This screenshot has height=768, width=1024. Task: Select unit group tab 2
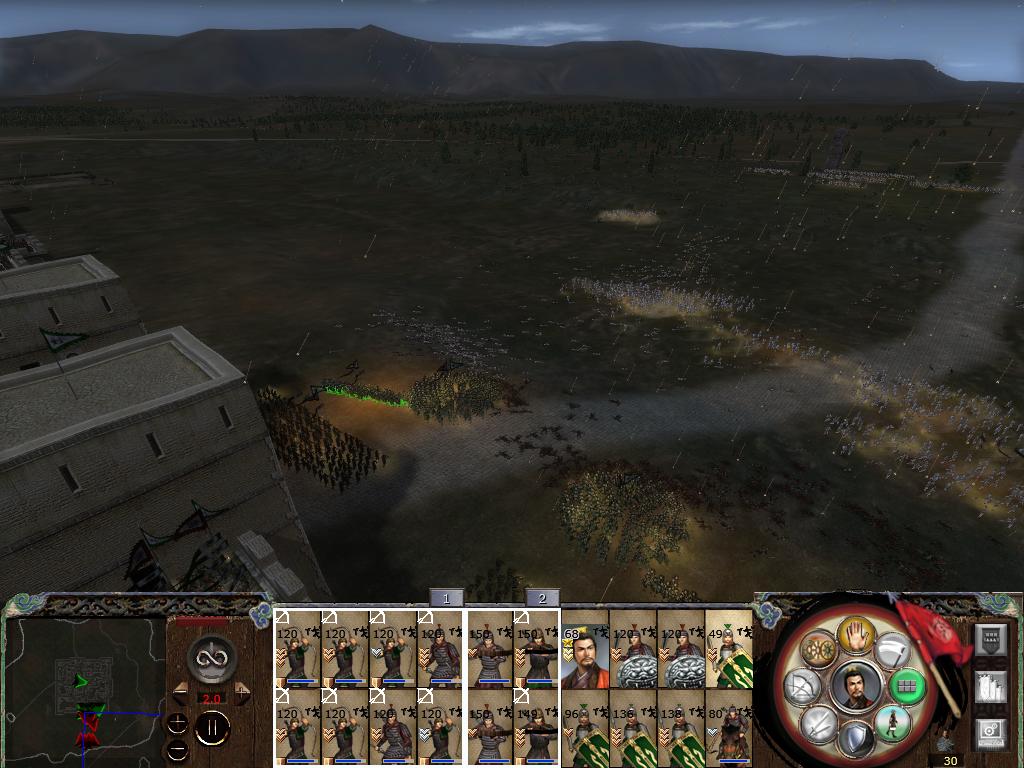542,598
